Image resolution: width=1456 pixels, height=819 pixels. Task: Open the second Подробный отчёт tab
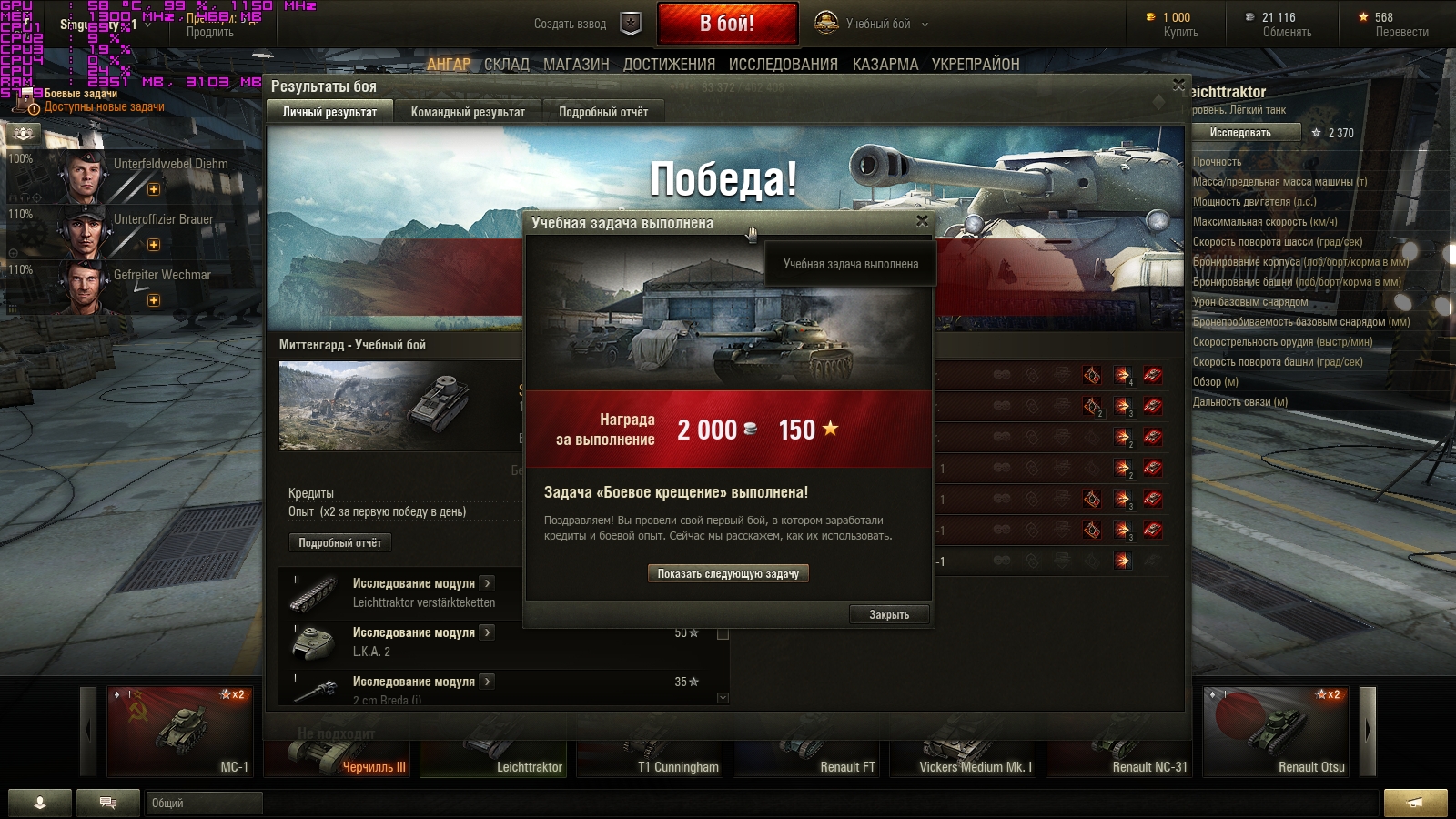pyautogui.click(x=603, y=112)
